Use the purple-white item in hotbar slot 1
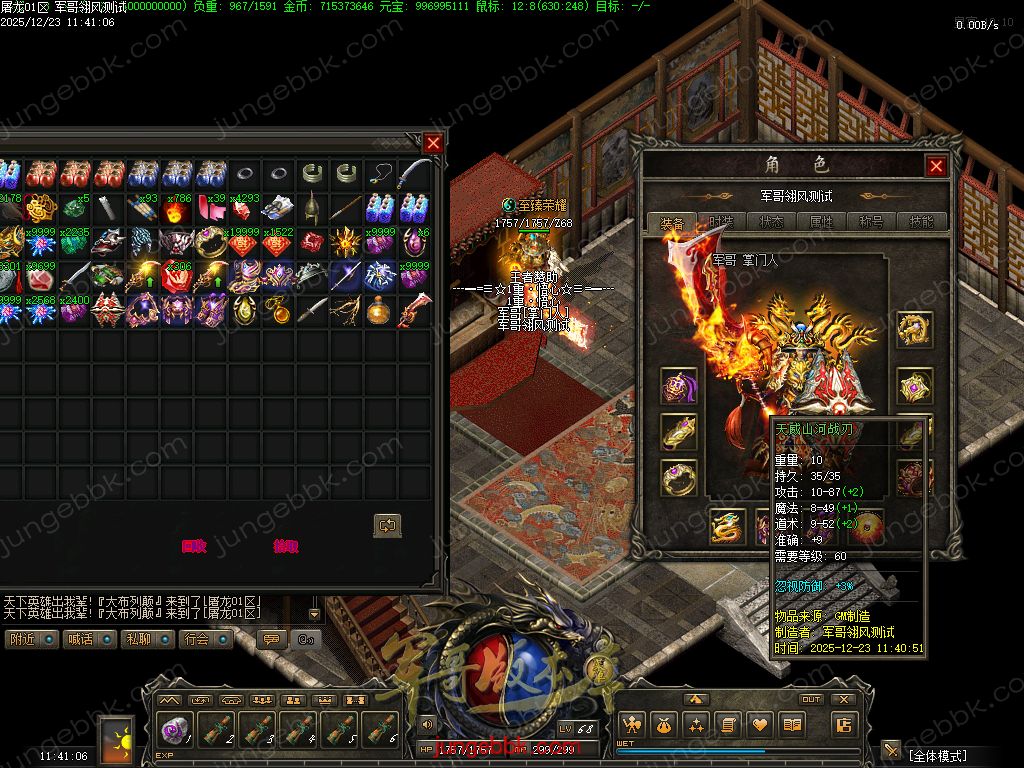The height and width of the screenshot is (768, 1024). pos(176,730)
